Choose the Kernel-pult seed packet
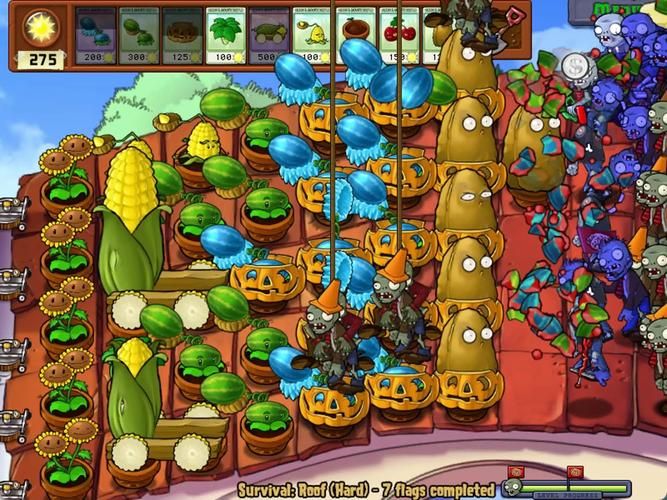This screenshot has height=500, width=667. 313,37
